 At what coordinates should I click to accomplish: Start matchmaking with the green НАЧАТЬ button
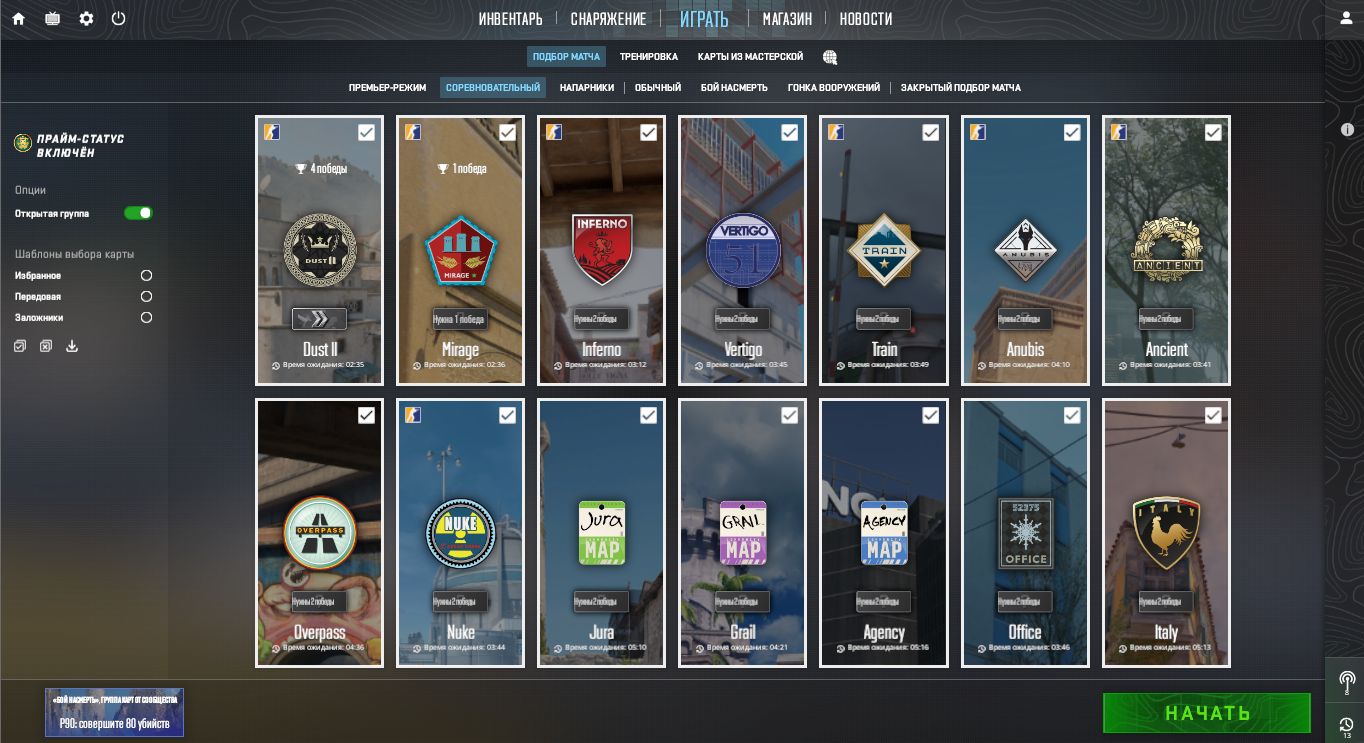[1206, 713]
